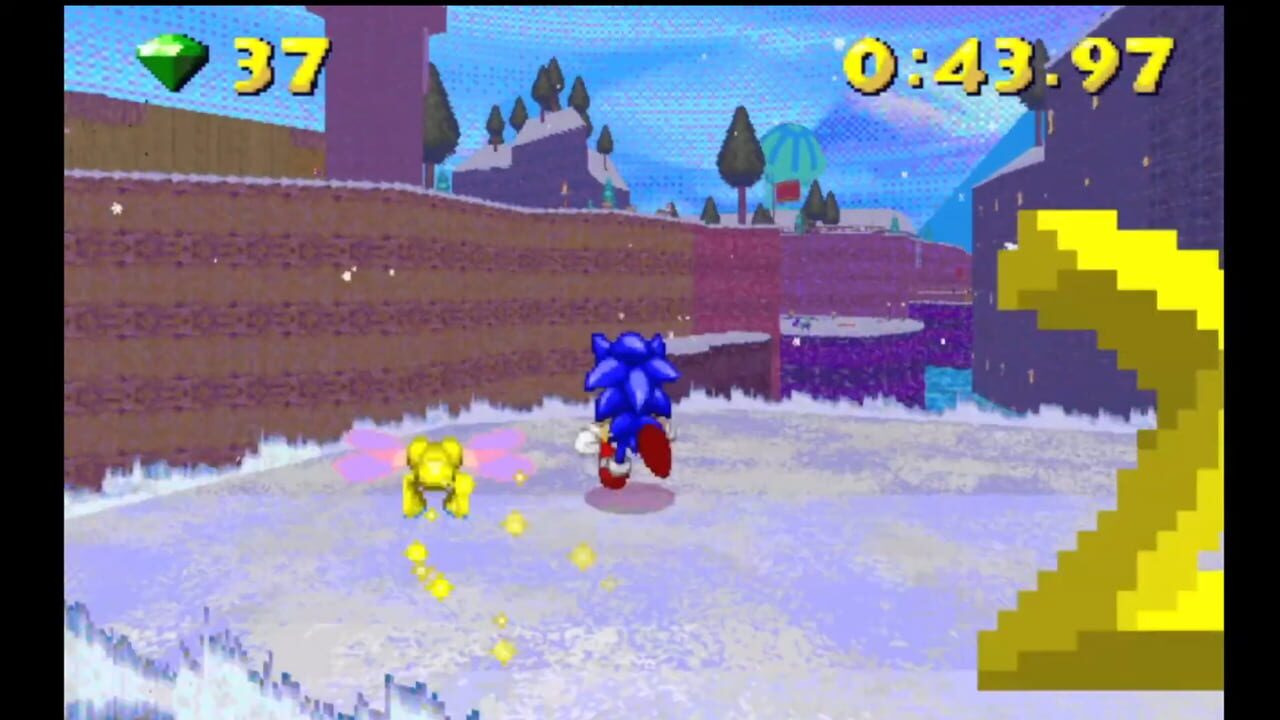Toggle Sonic's shadow beneath him
The image size is (1280, 720).
(x=630, y=500)
